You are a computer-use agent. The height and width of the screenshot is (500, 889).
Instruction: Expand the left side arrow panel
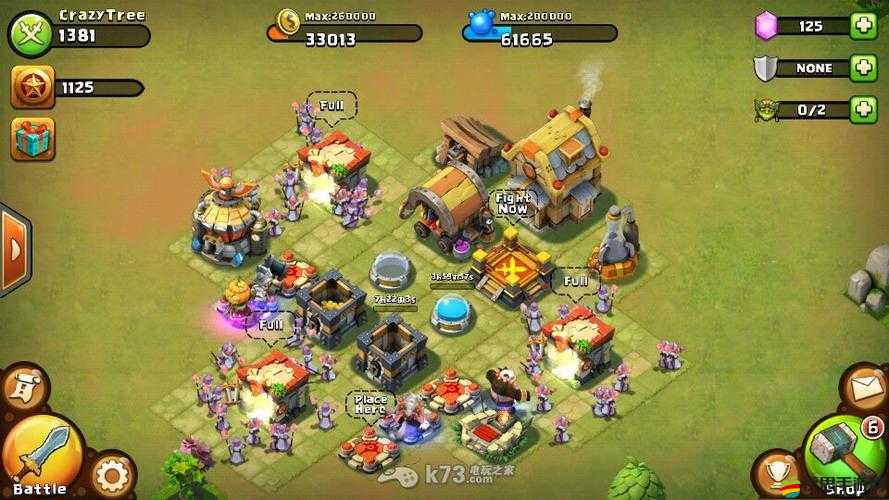(12, 249)
